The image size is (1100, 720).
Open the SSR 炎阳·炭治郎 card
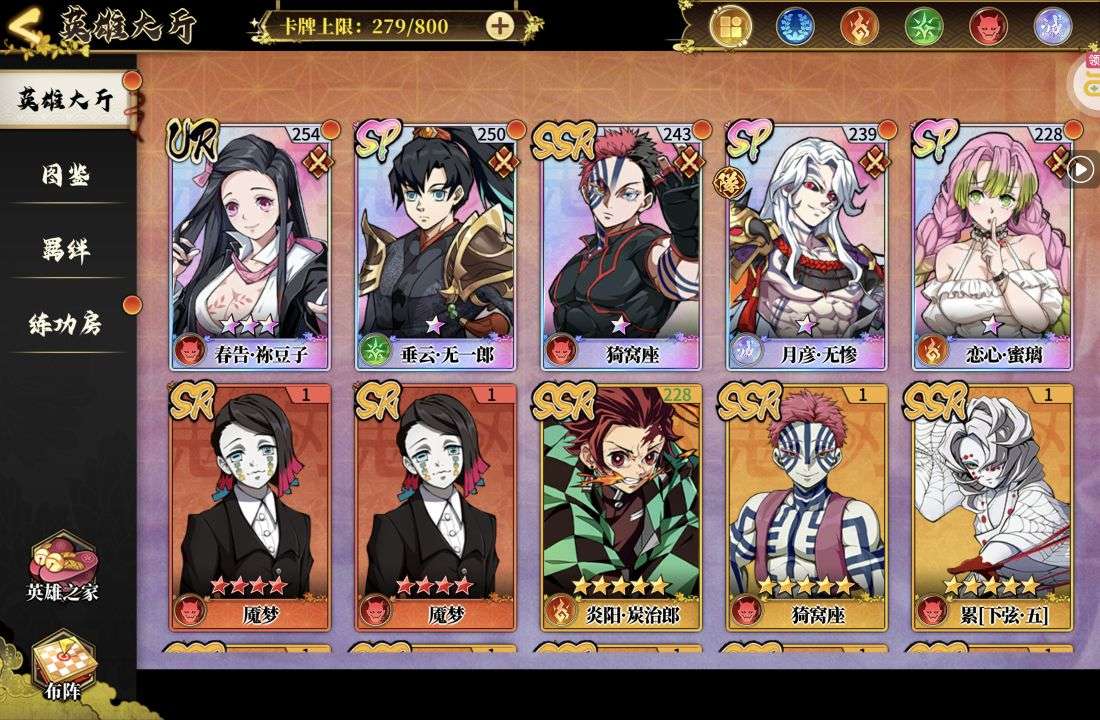[622, 505]
